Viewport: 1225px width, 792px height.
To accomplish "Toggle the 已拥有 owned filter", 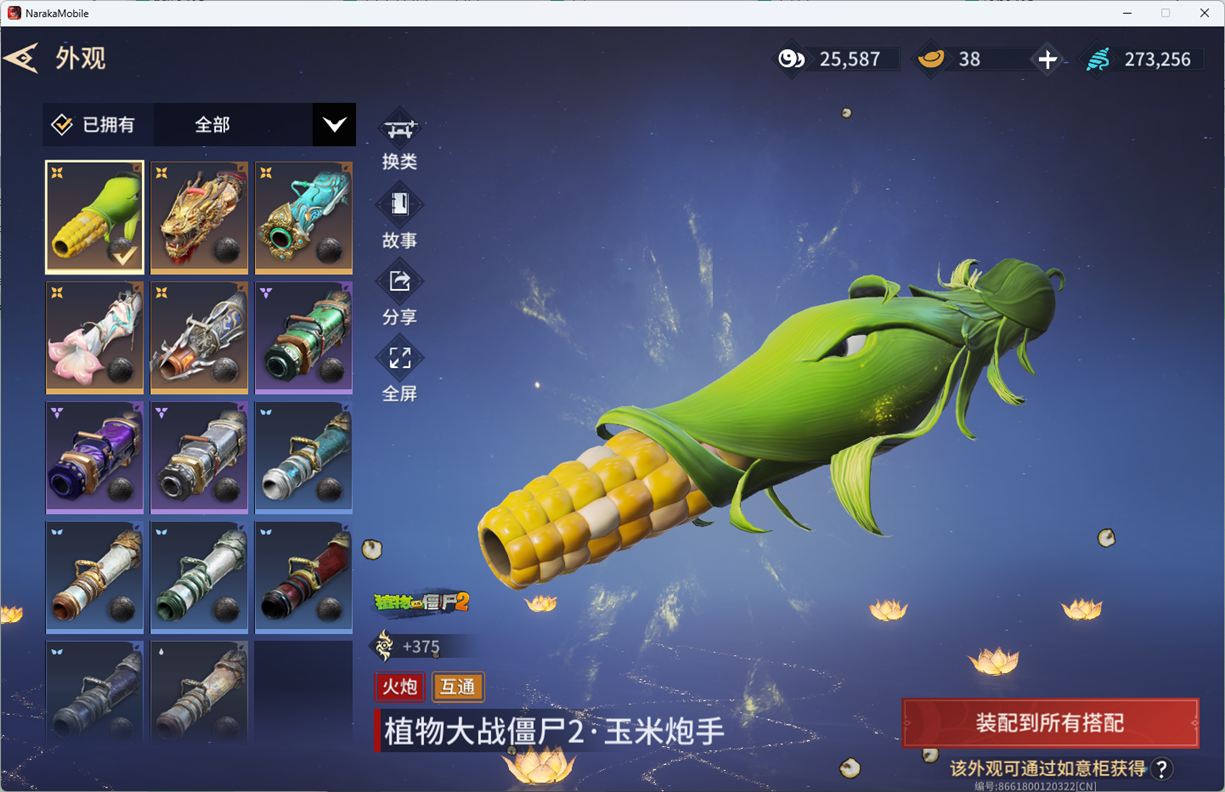I will [94, 125].
